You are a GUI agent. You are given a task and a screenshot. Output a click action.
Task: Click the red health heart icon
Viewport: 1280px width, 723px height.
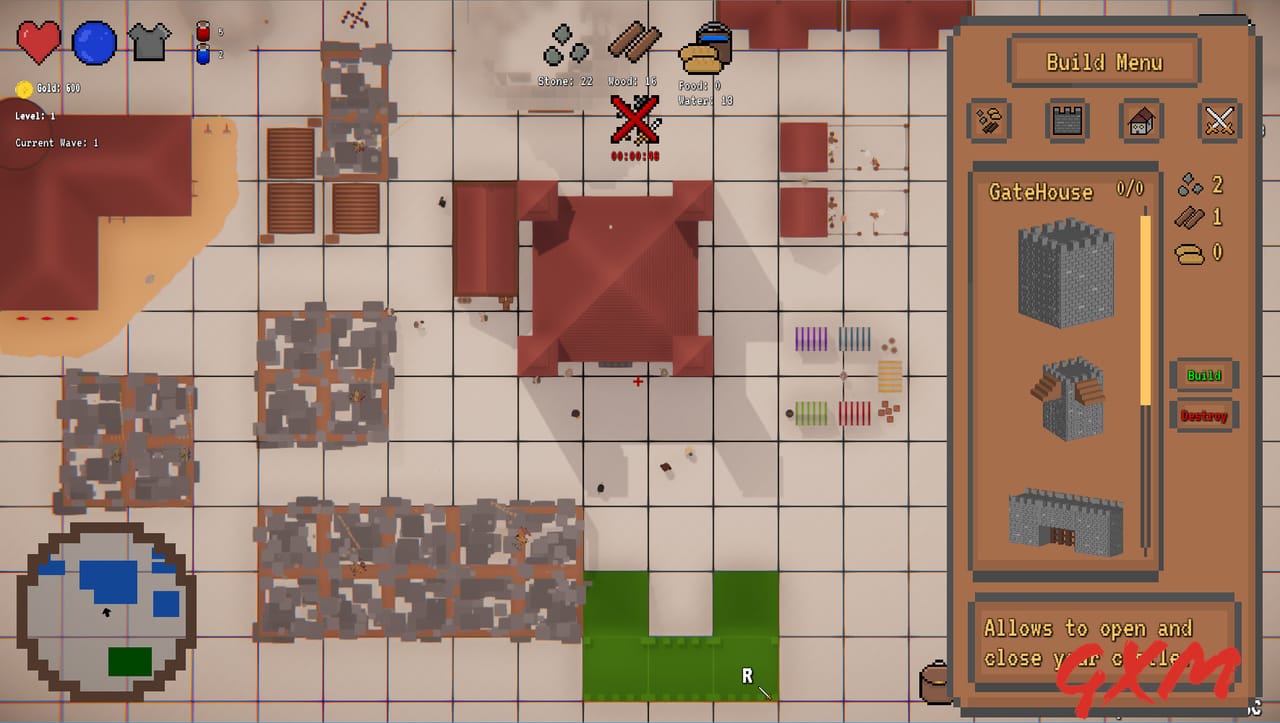pos(38,40)
